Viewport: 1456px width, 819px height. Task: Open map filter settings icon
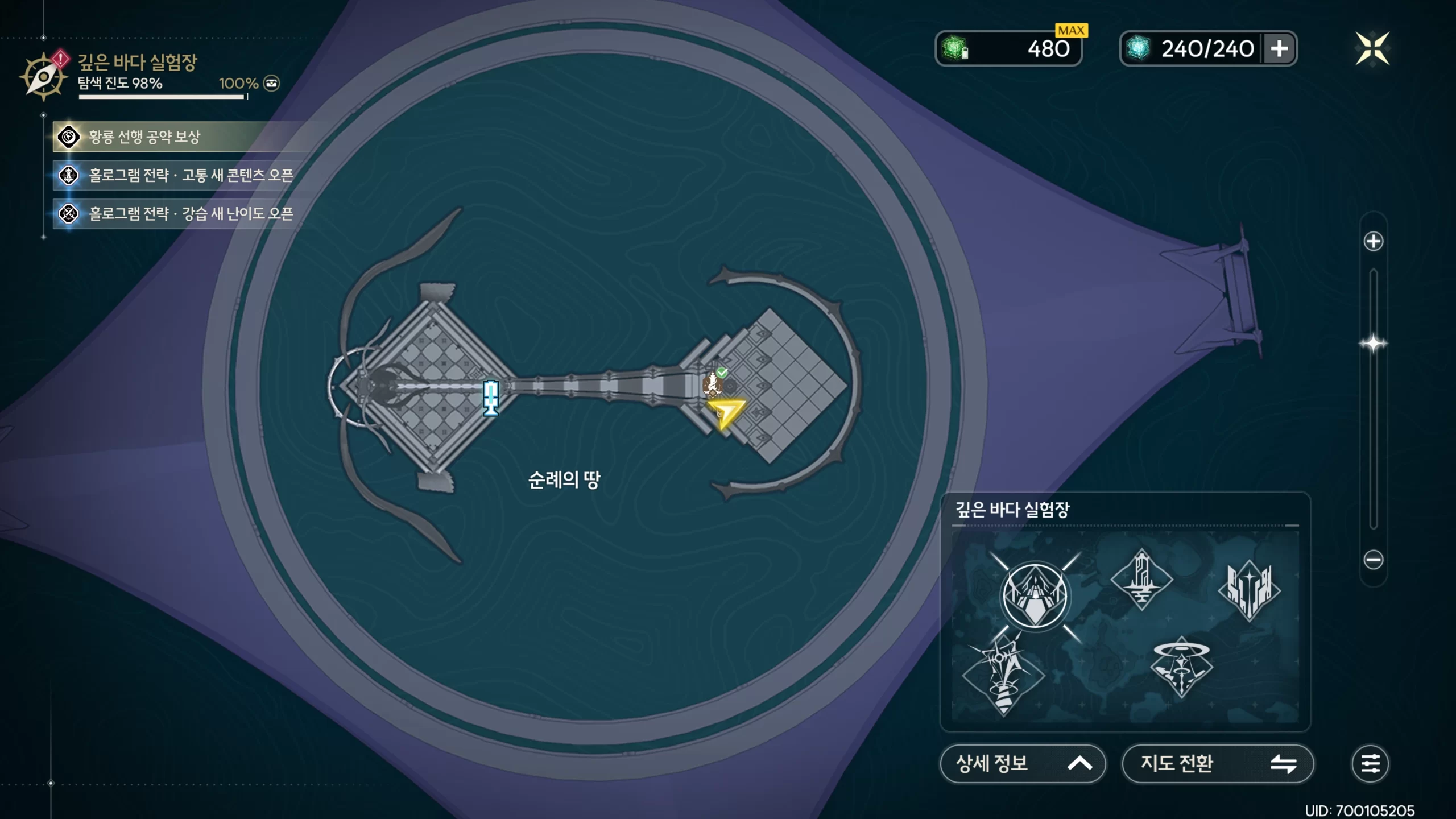coord(1370,763)
